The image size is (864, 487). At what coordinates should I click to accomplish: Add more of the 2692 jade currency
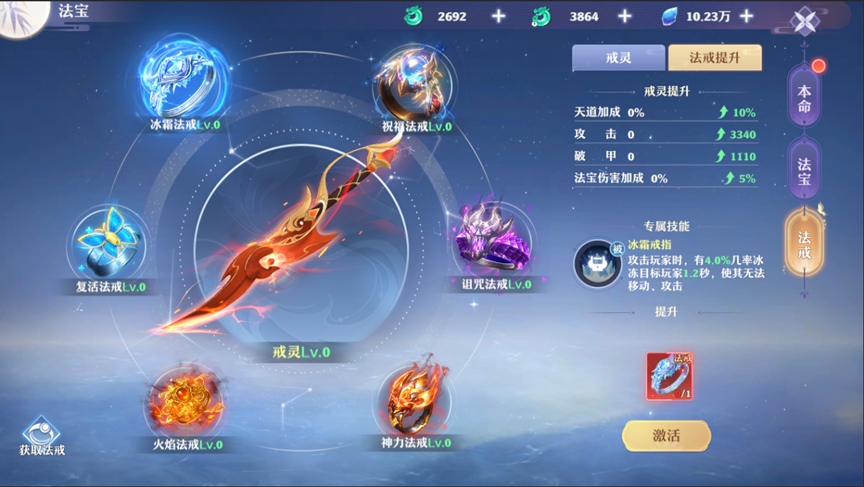499,16
